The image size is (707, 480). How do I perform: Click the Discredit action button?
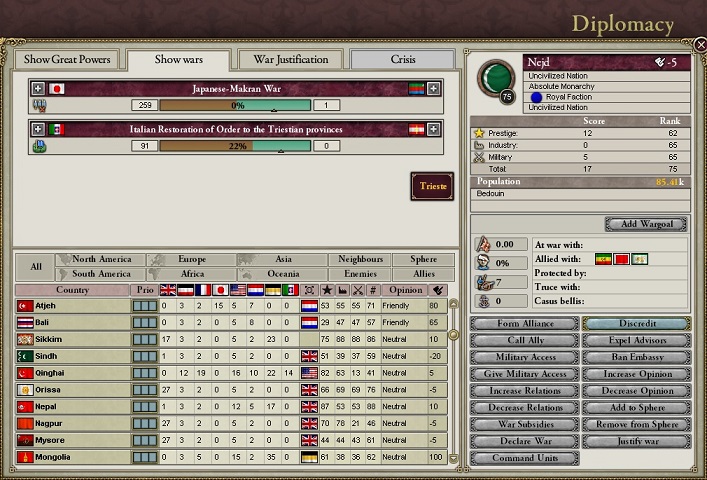pos(636,324)
